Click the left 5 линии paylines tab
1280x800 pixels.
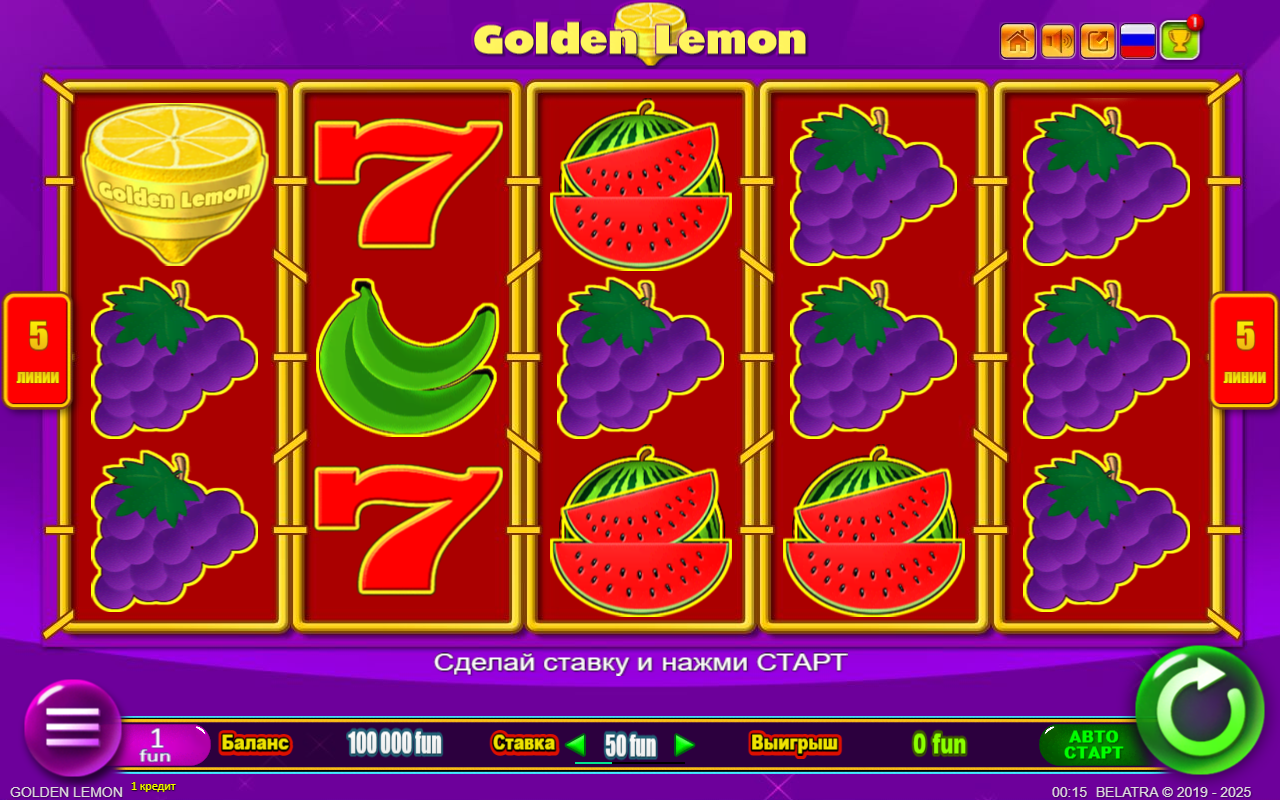point(37,352)
